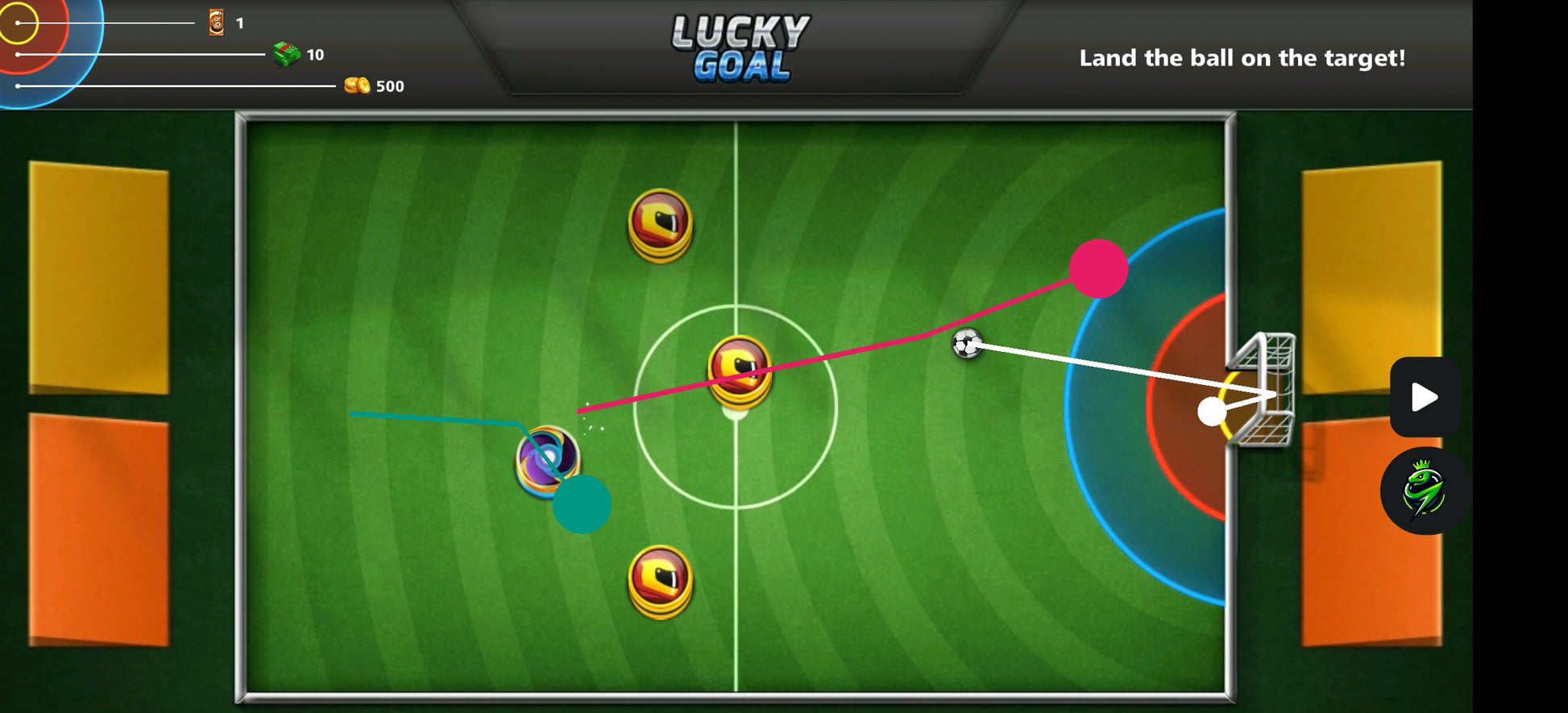The image size is (1568, 713).
Task: Select the purple player disc
Action: point(545,459)
